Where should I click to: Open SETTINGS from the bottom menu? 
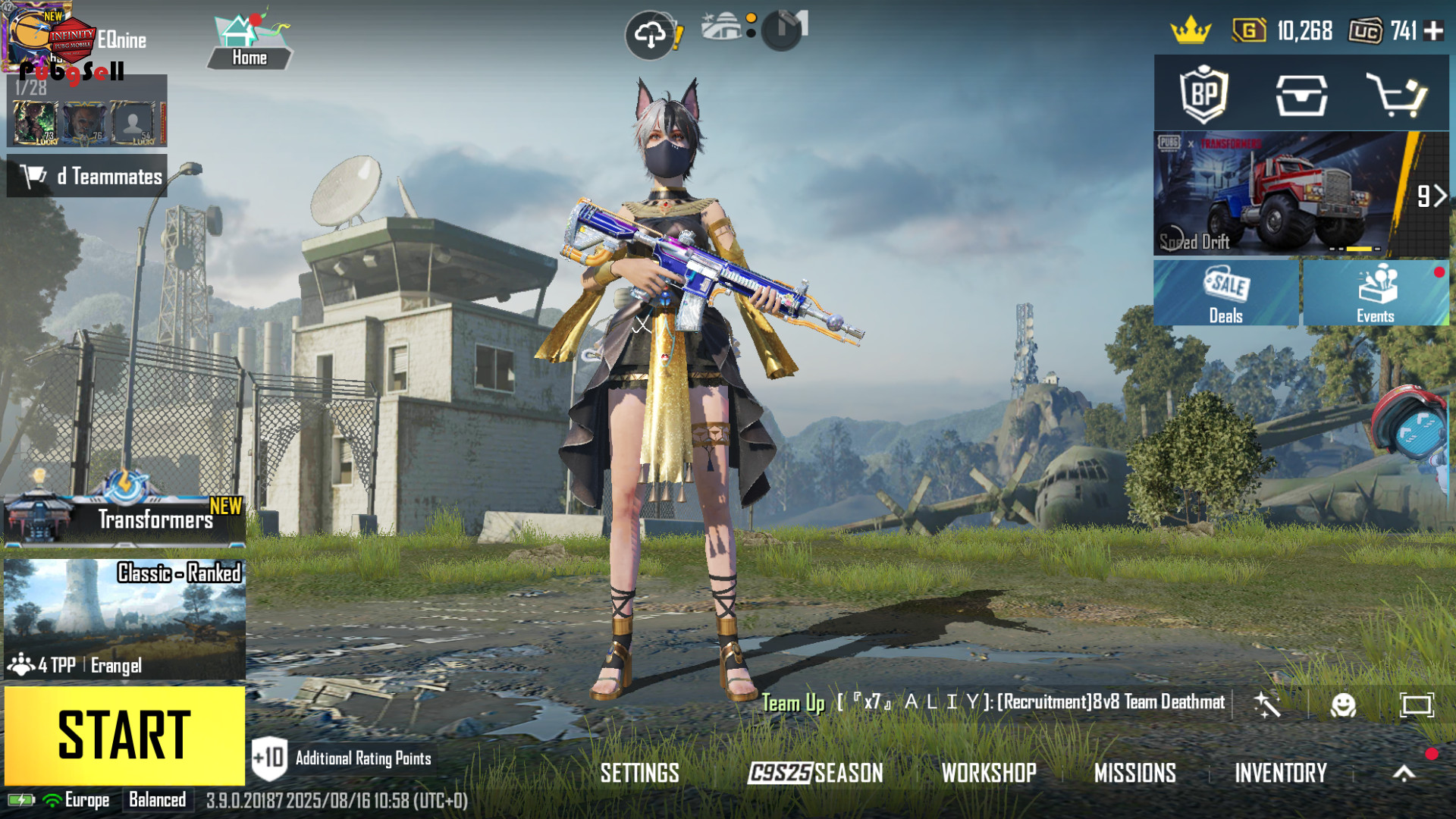point(639,773)
